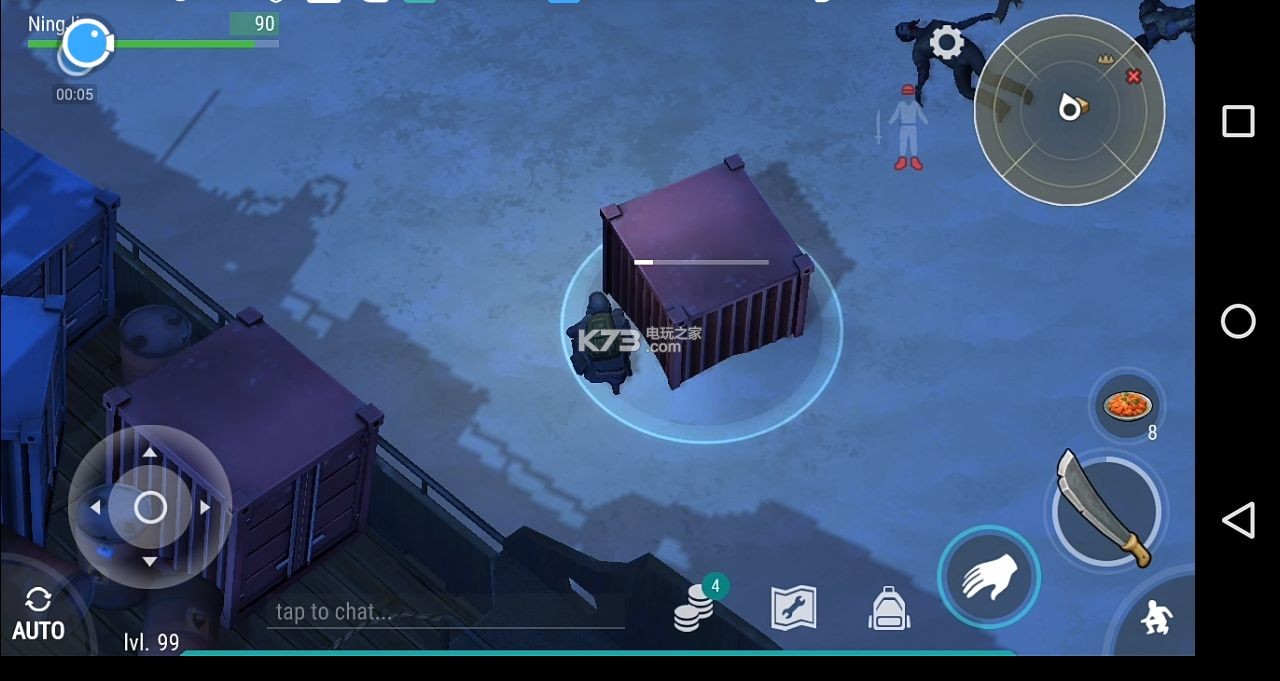Open the coins stack shop icon
Viewport: 1280px width, 681px height.
click(695, 605)
